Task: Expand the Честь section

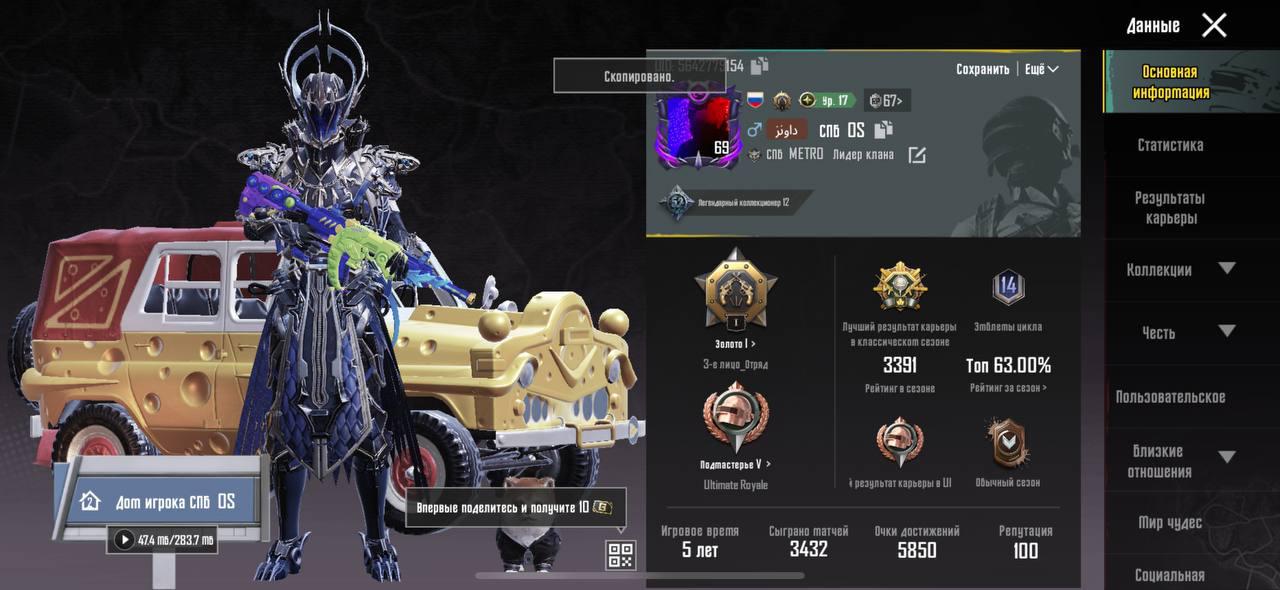Action: click(1226, 331)
